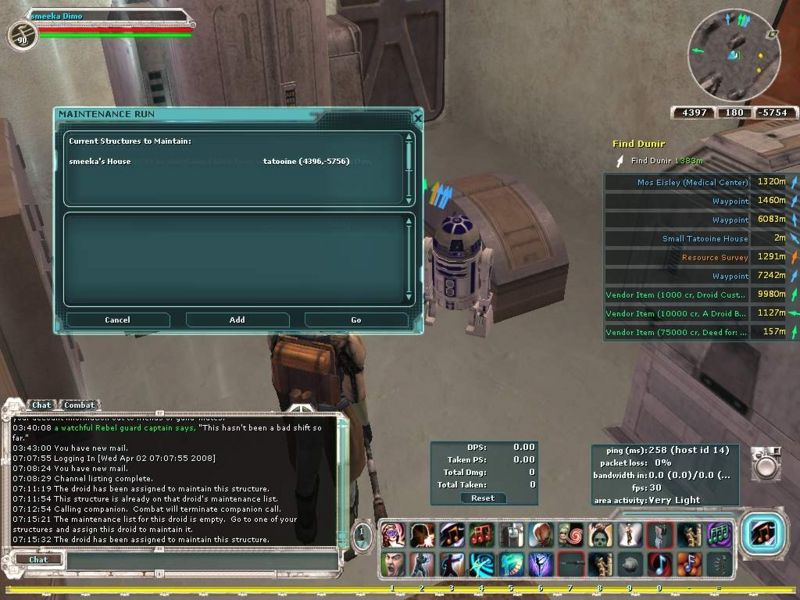Close the Maintenance Run window
This screenshot has width=800, height=600.
(x=418, y=117)
